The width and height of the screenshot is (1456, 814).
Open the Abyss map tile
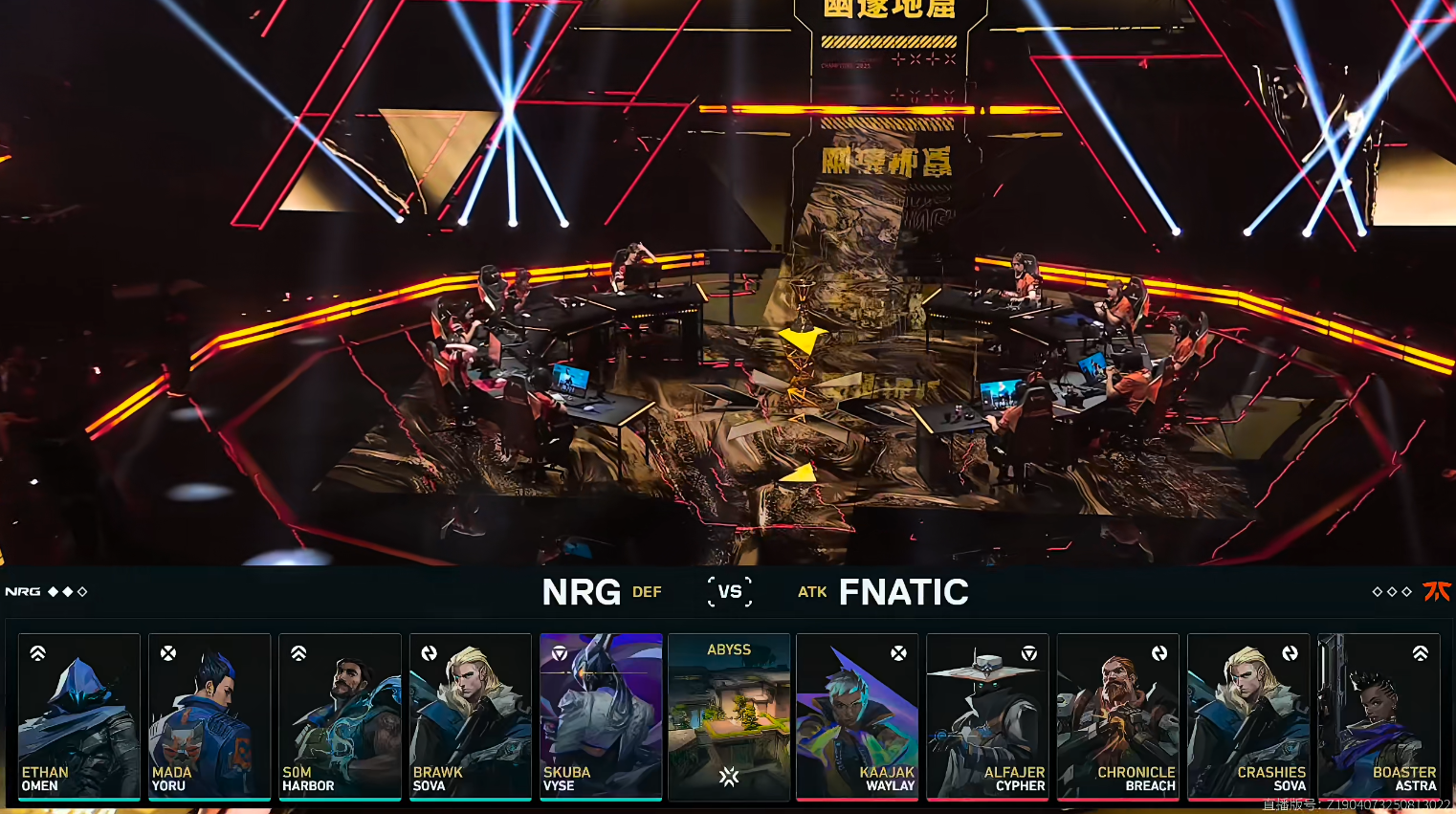729,715
